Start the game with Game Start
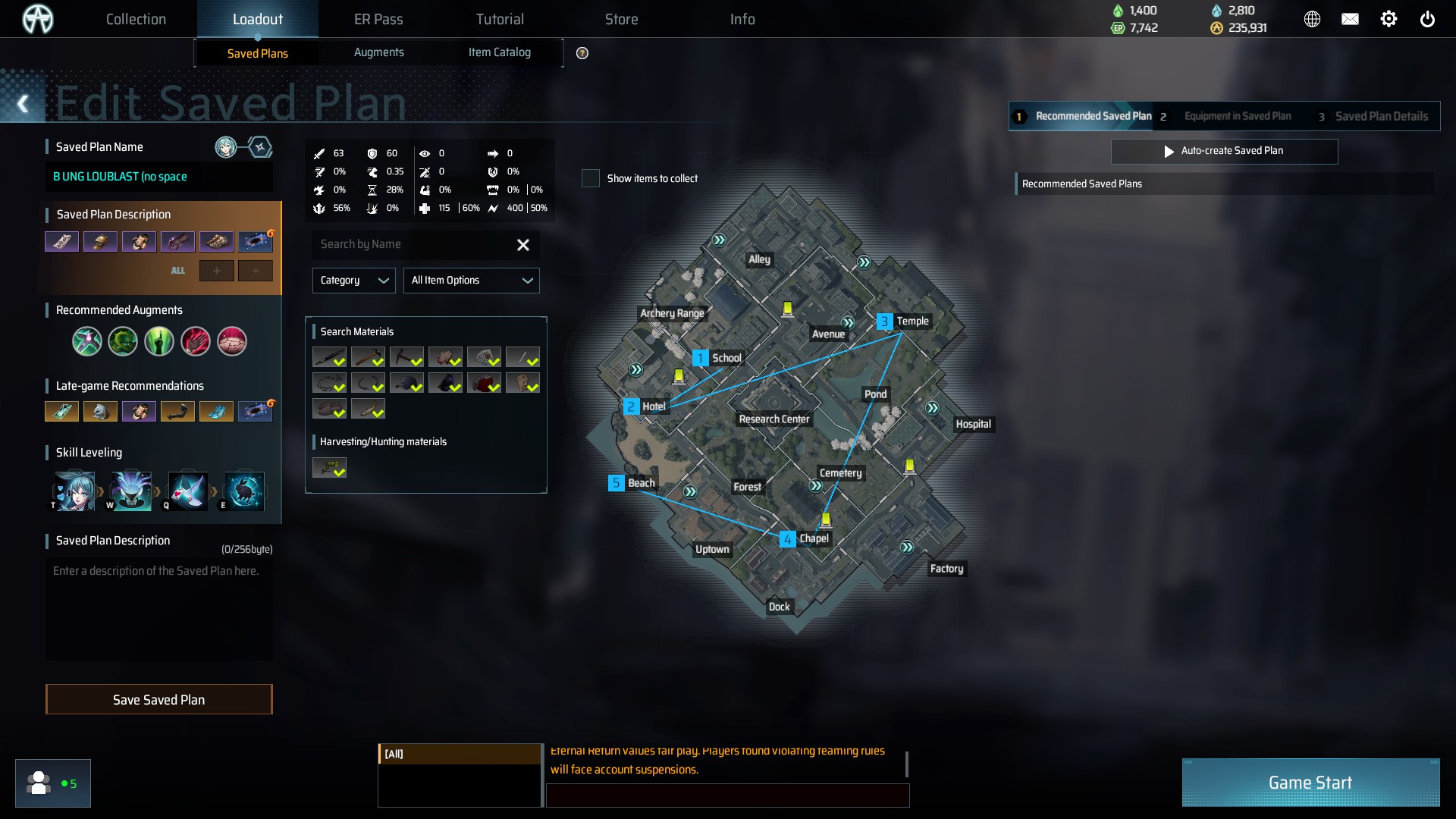The width and height of the screenshot is (1456, 819). pyautogui.click(x=1310, y=783)
